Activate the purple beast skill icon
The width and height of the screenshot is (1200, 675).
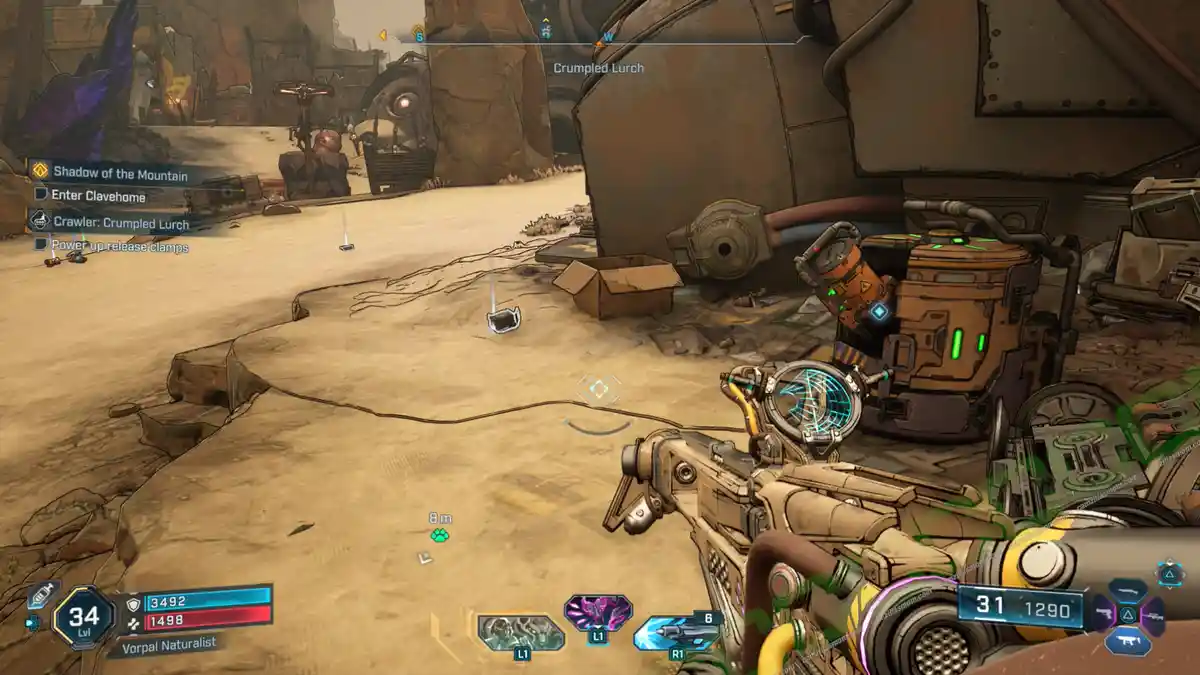pyautogui.click(x=598, y=612)
